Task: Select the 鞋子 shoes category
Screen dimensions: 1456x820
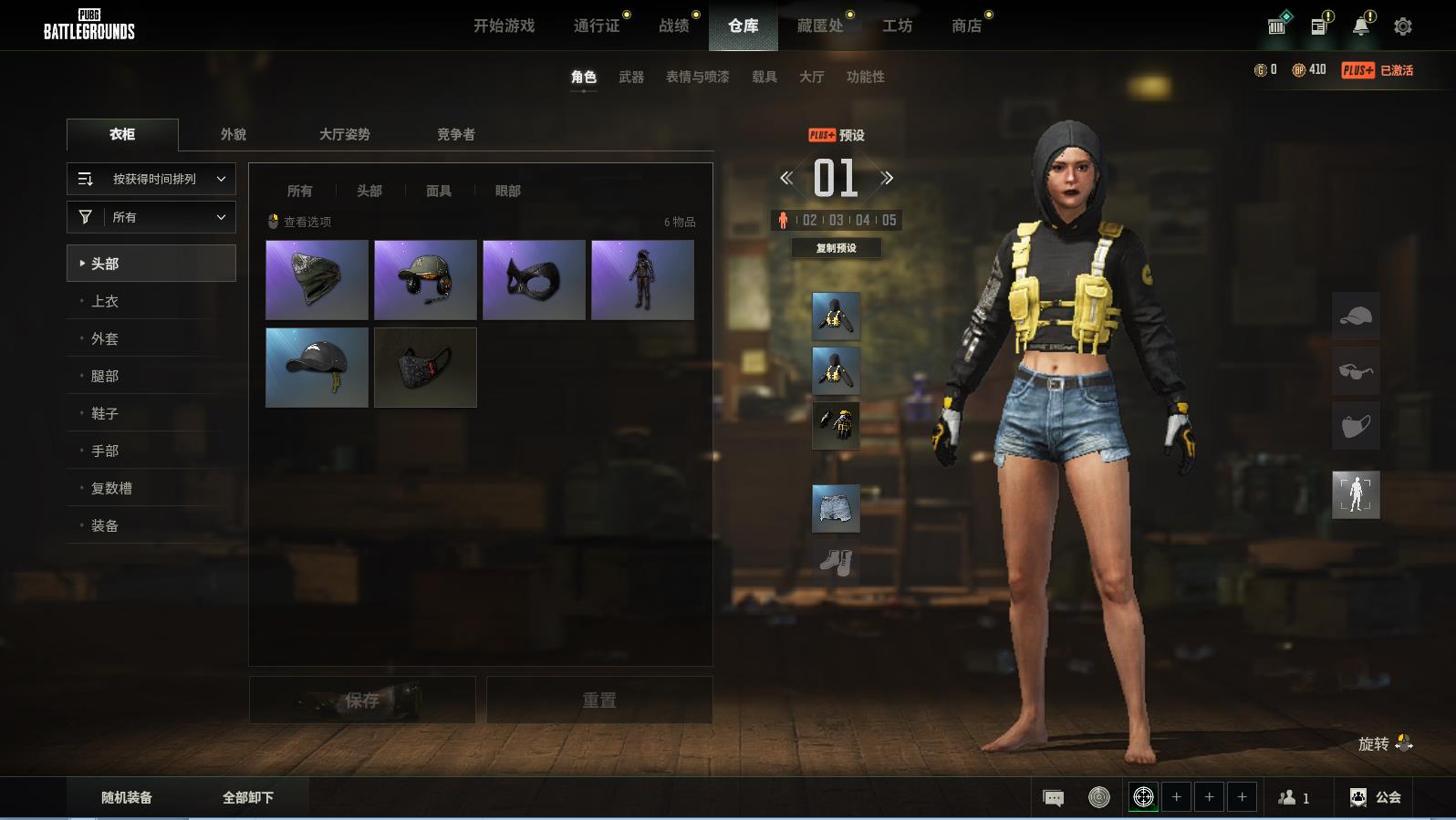Action: click(105, 413)
